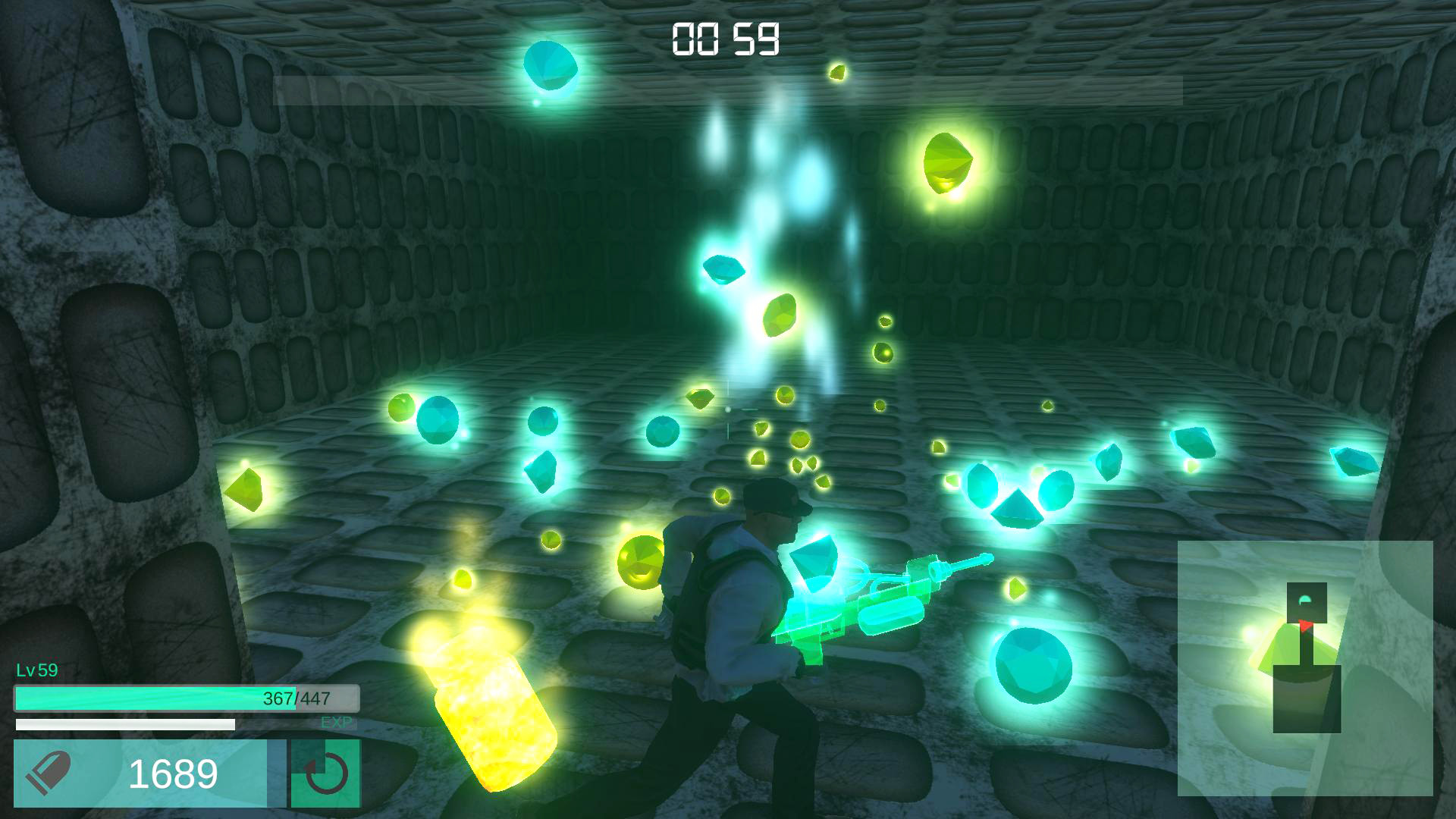Viewport: 1456px width, 819px height.
Task: Click the red direction arrow on the minimap
Action: 1306,626
